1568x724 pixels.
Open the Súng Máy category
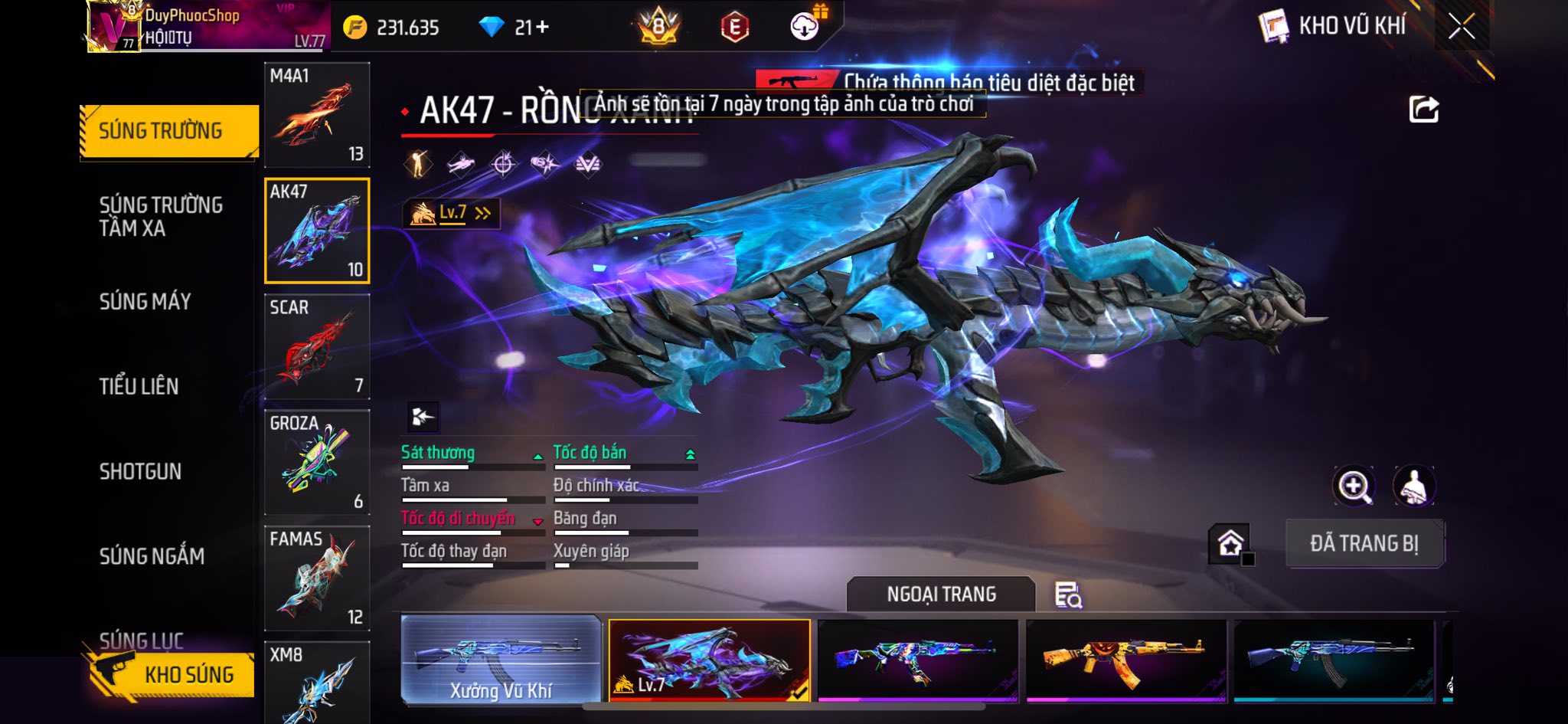click(x=145, y=301)
